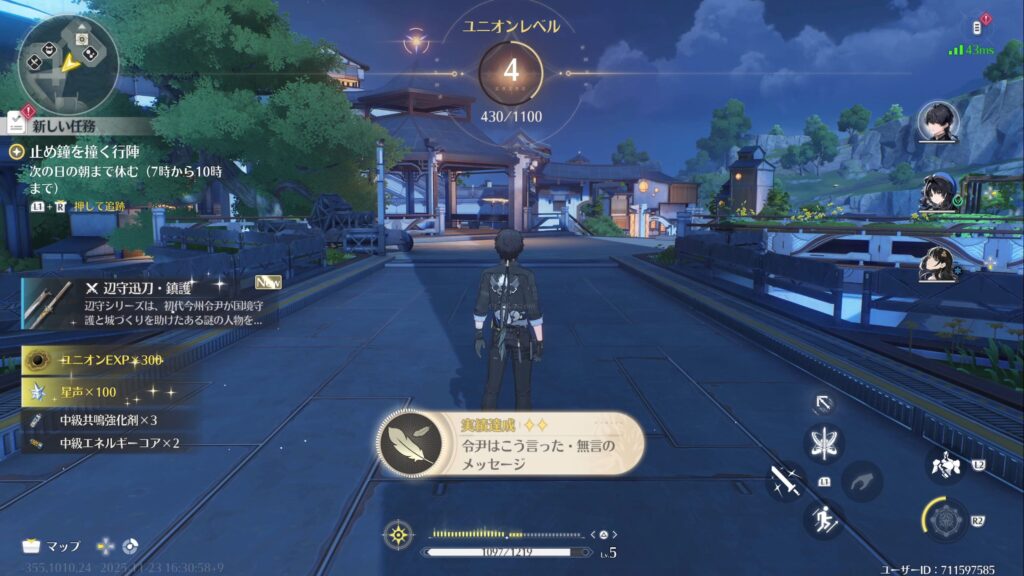The height and width of the screenshot is (576, 1024).
Task: Open the 実績達成 achievement popup
Action: [x=511, y=444]
